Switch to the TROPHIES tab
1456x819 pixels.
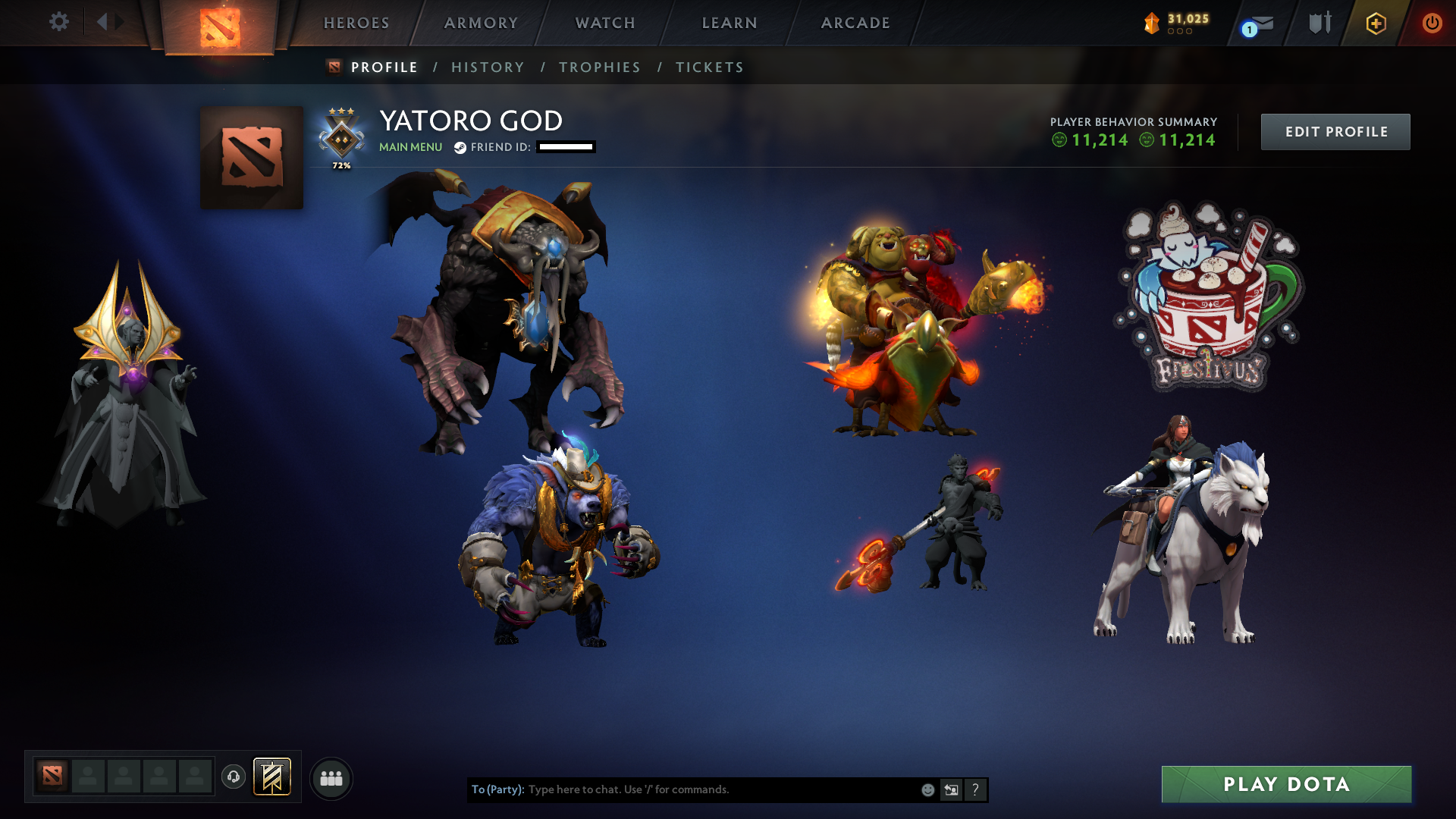coord(599,67)
